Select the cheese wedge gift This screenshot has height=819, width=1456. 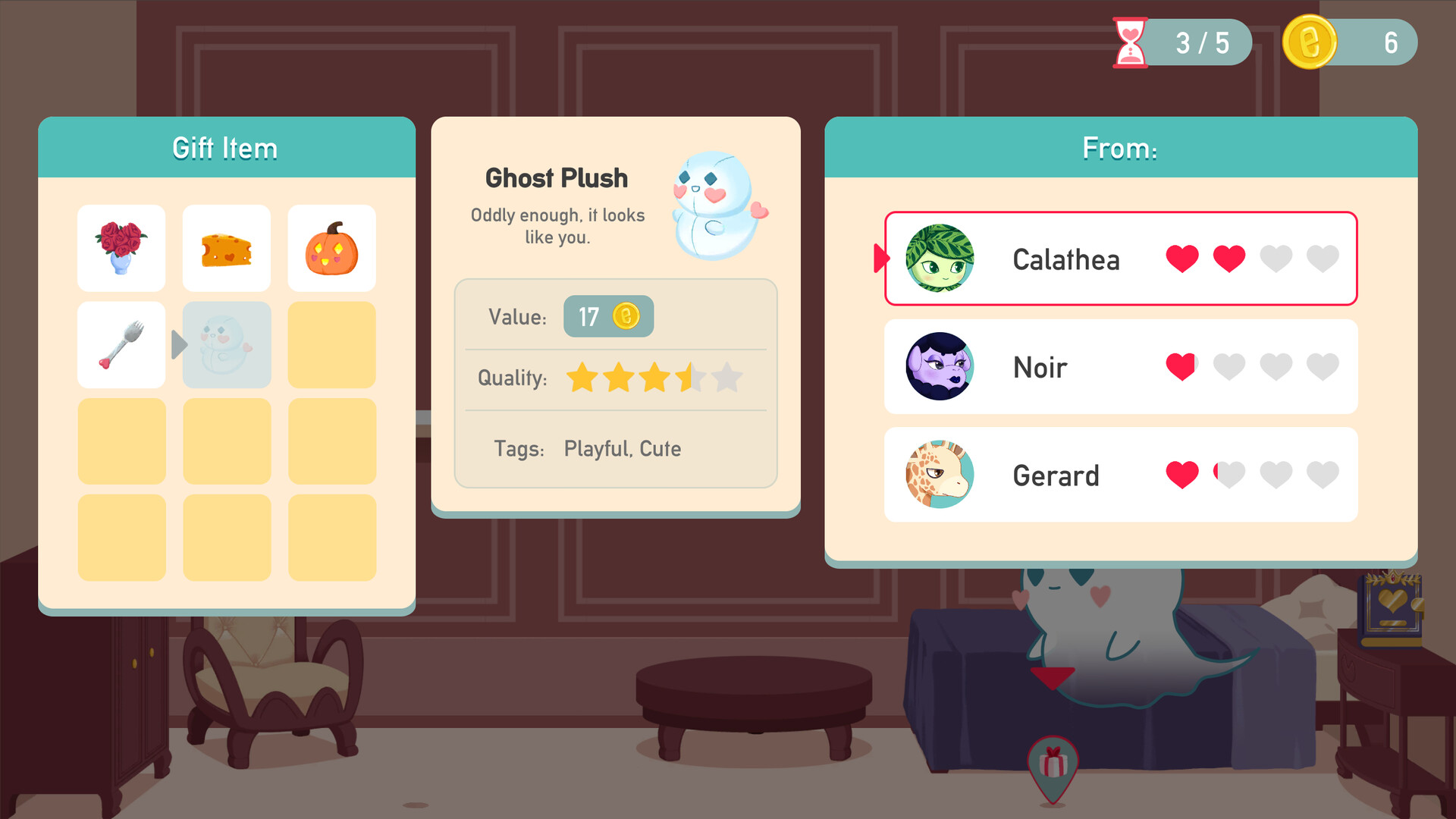[x=226, y=248]
